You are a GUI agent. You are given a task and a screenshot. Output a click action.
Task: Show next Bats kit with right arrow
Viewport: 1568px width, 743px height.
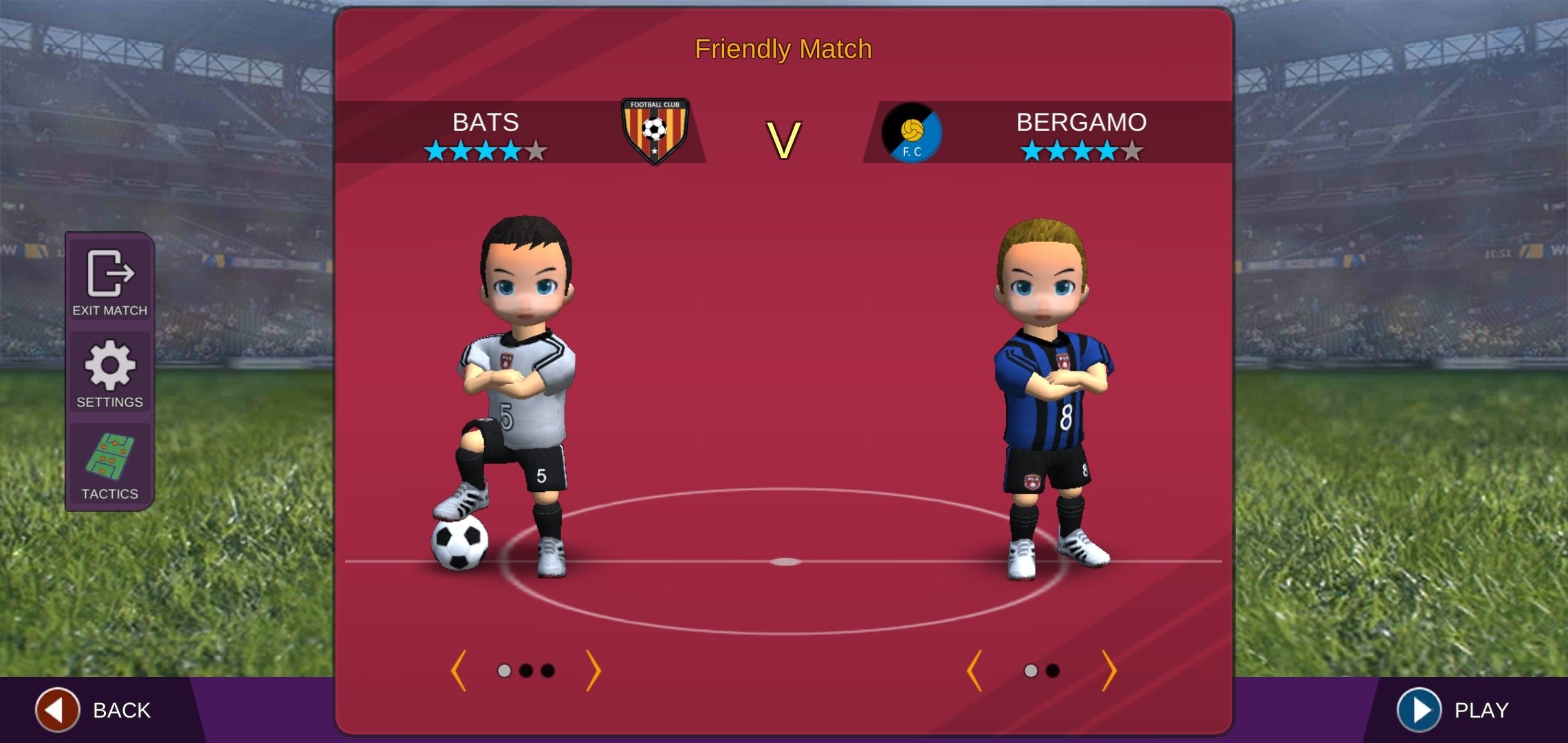[x=594, y=670]
